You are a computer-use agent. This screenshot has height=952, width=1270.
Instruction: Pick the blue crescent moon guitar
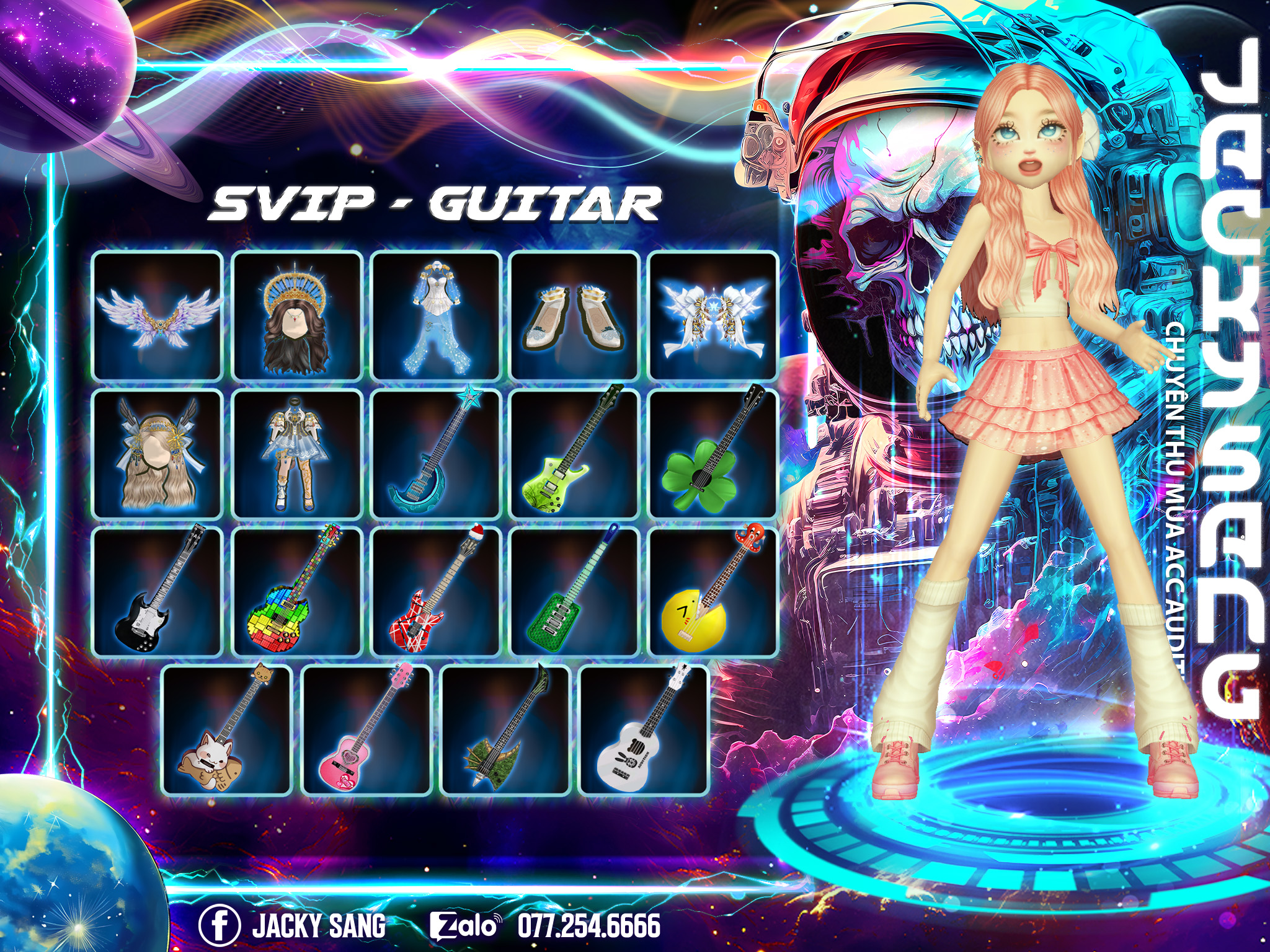click(x=436, y=454)
